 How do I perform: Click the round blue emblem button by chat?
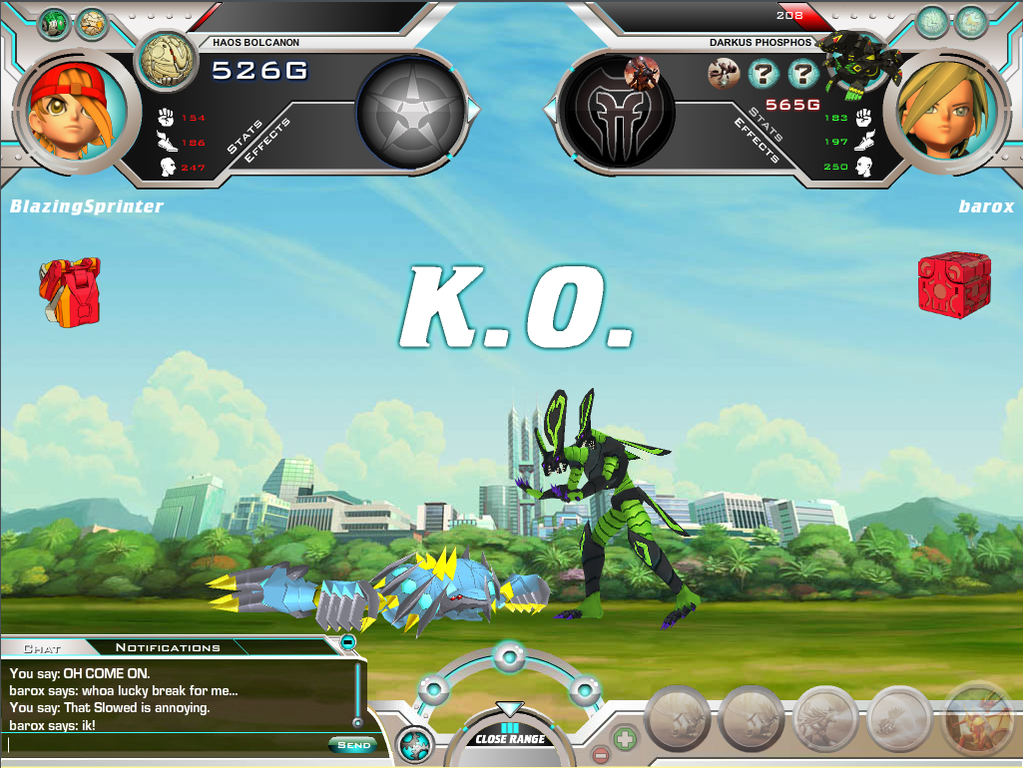(415, 744)
